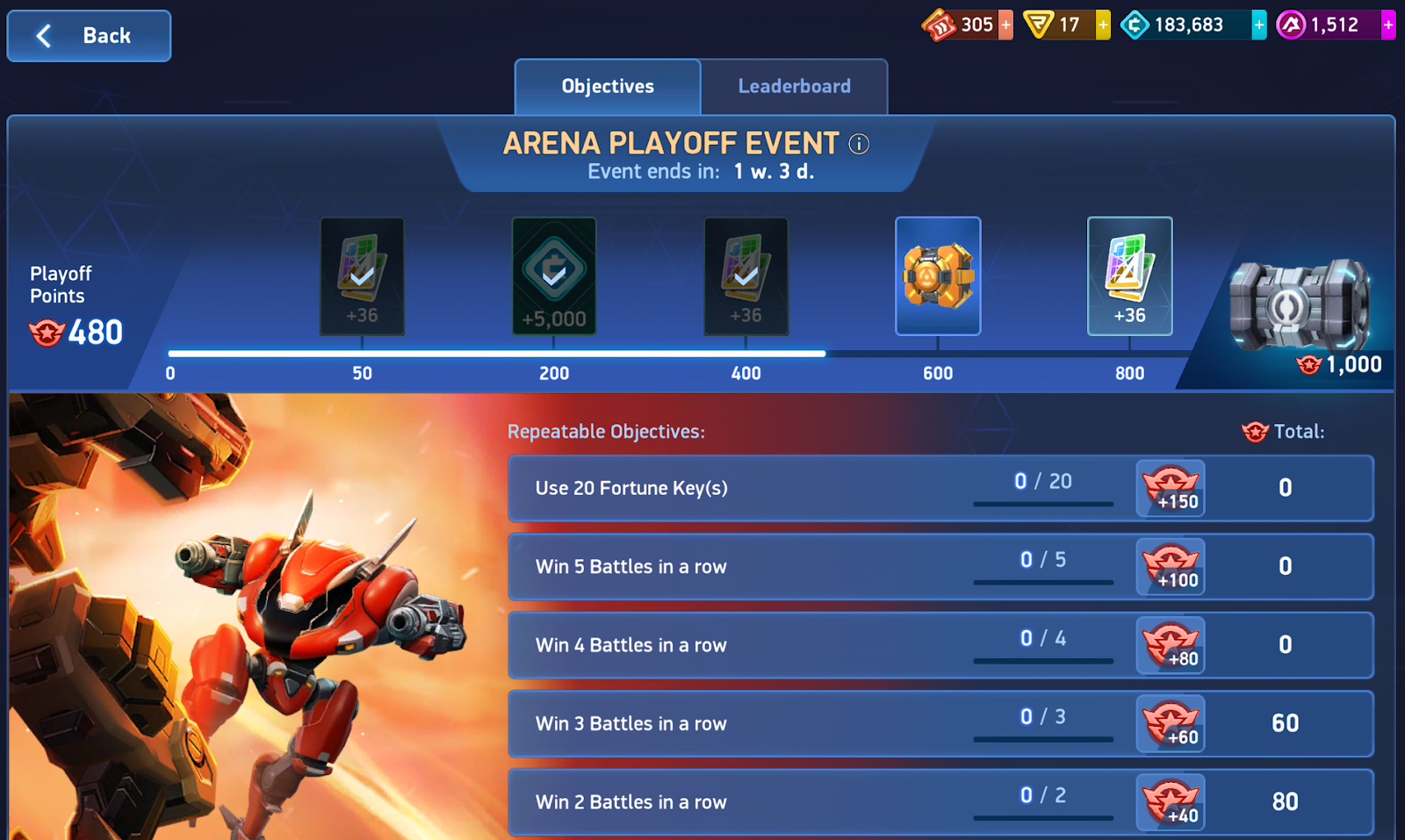The width and height of the screenshot is (1405, 840).
Task: Click the +60 badge on Win 3 Battles row
Action: (x=1170, y=723)
